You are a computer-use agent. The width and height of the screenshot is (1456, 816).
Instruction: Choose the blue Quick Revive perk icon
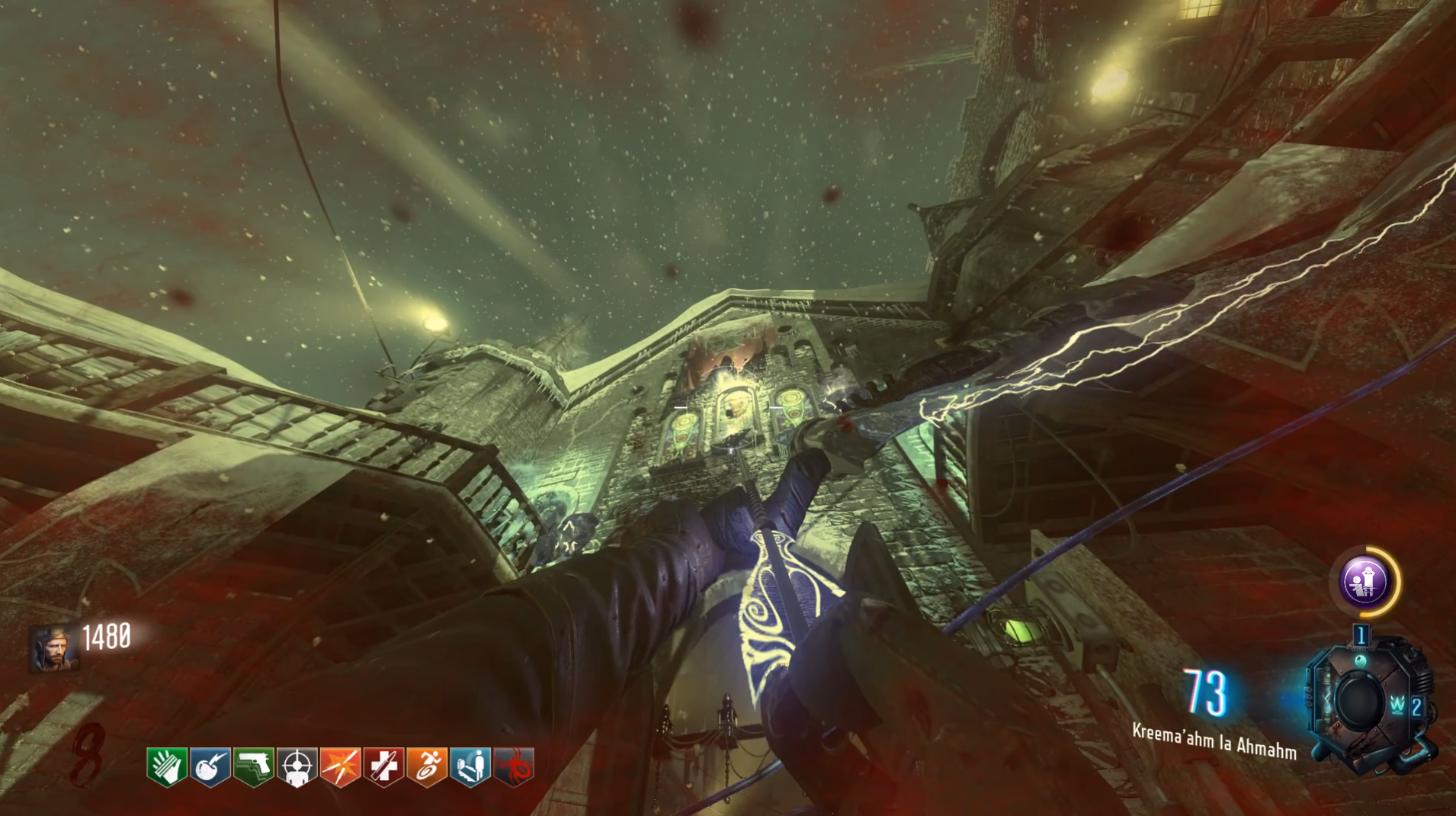point(470,766)
